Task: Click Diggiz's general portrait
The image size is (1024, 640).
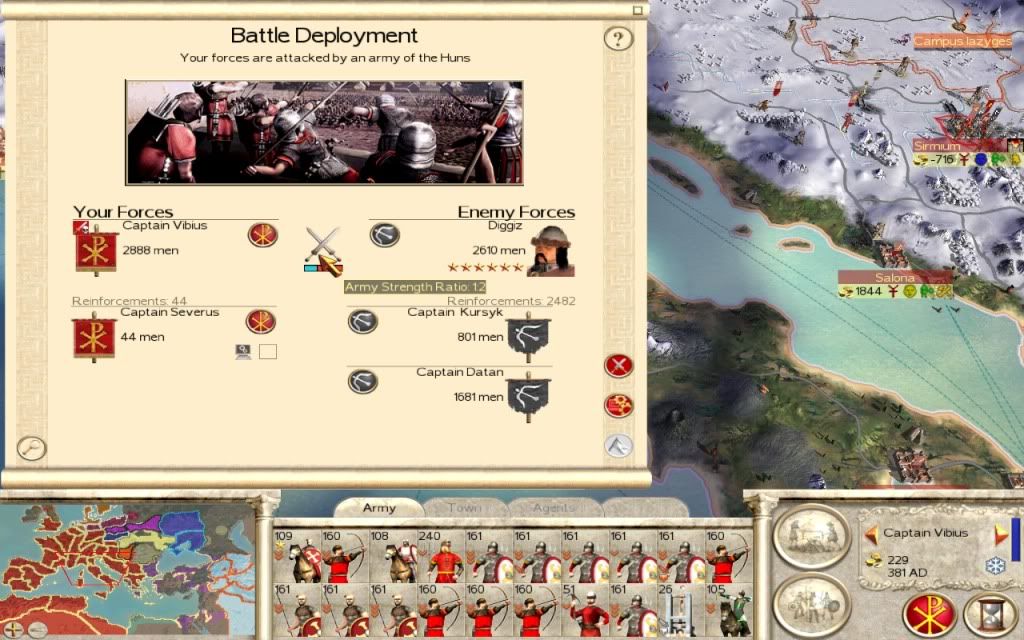Action: (550, 250)
